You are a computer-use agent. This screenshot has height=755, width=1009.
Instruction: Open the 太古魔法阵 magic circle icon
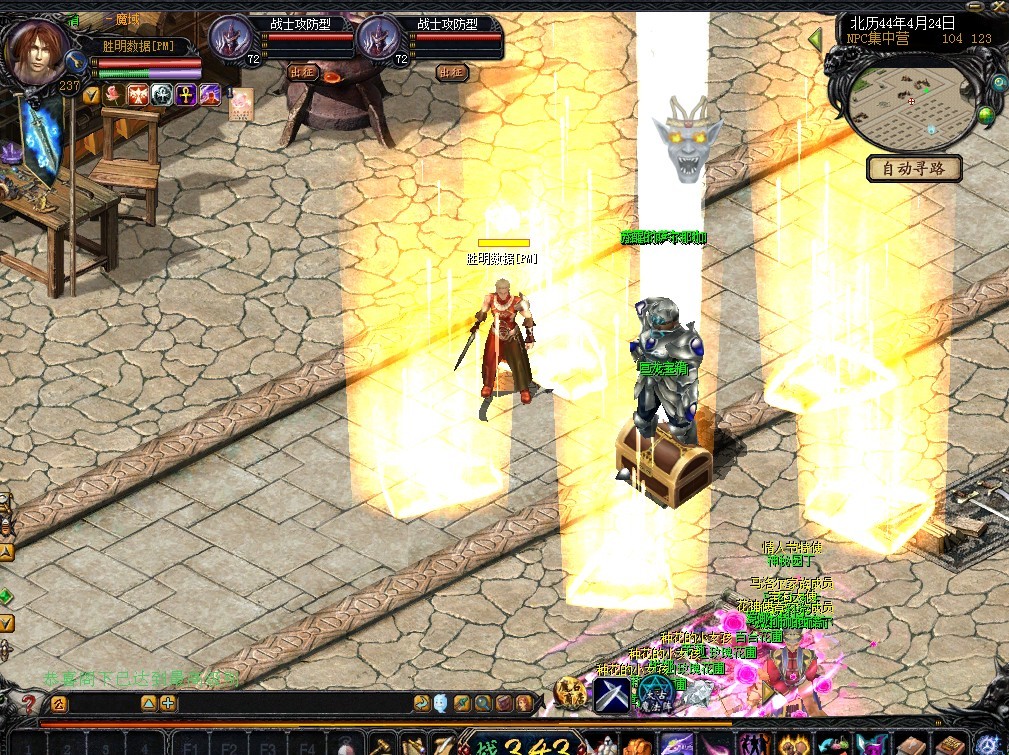[657, 692]
